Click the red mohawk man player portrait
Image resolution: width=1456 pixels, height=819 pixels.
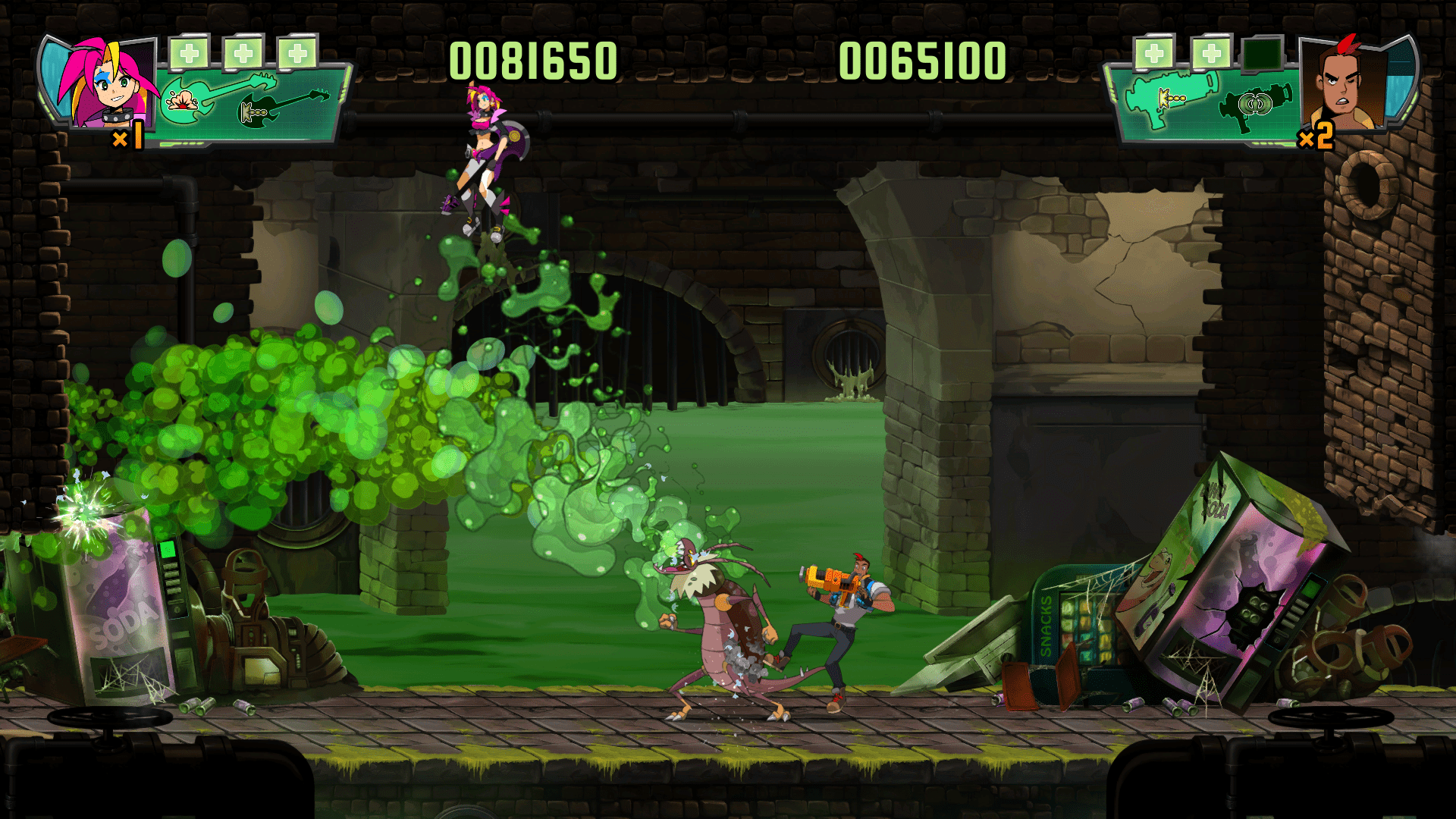point(1342,83)
